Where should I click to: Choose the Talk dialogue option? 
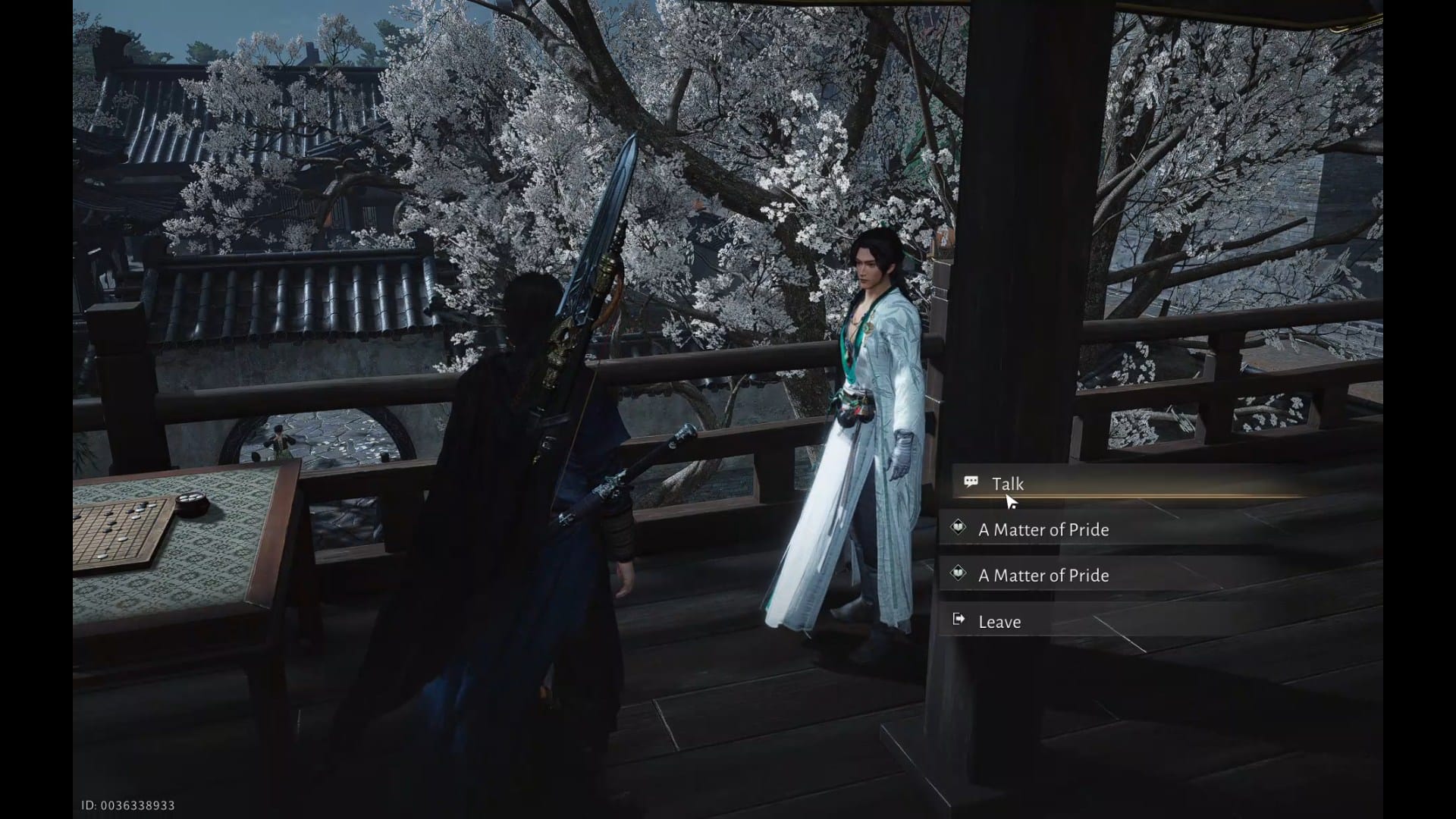(1007, 484)
